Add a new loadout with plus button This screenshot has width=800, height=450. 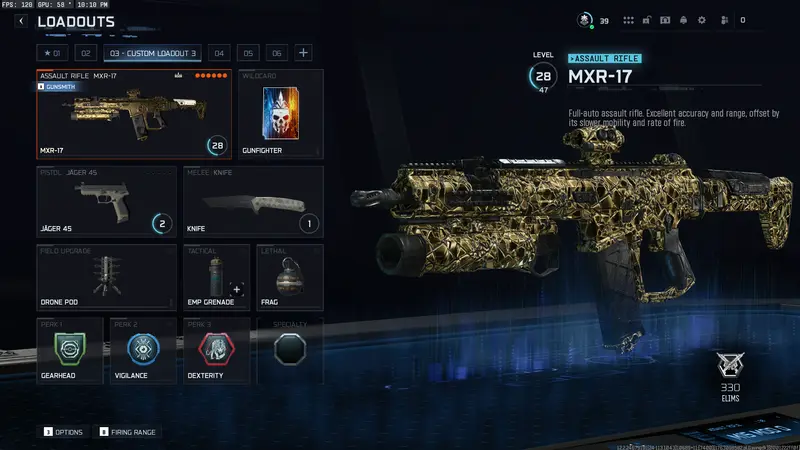(x=303, y=52)
